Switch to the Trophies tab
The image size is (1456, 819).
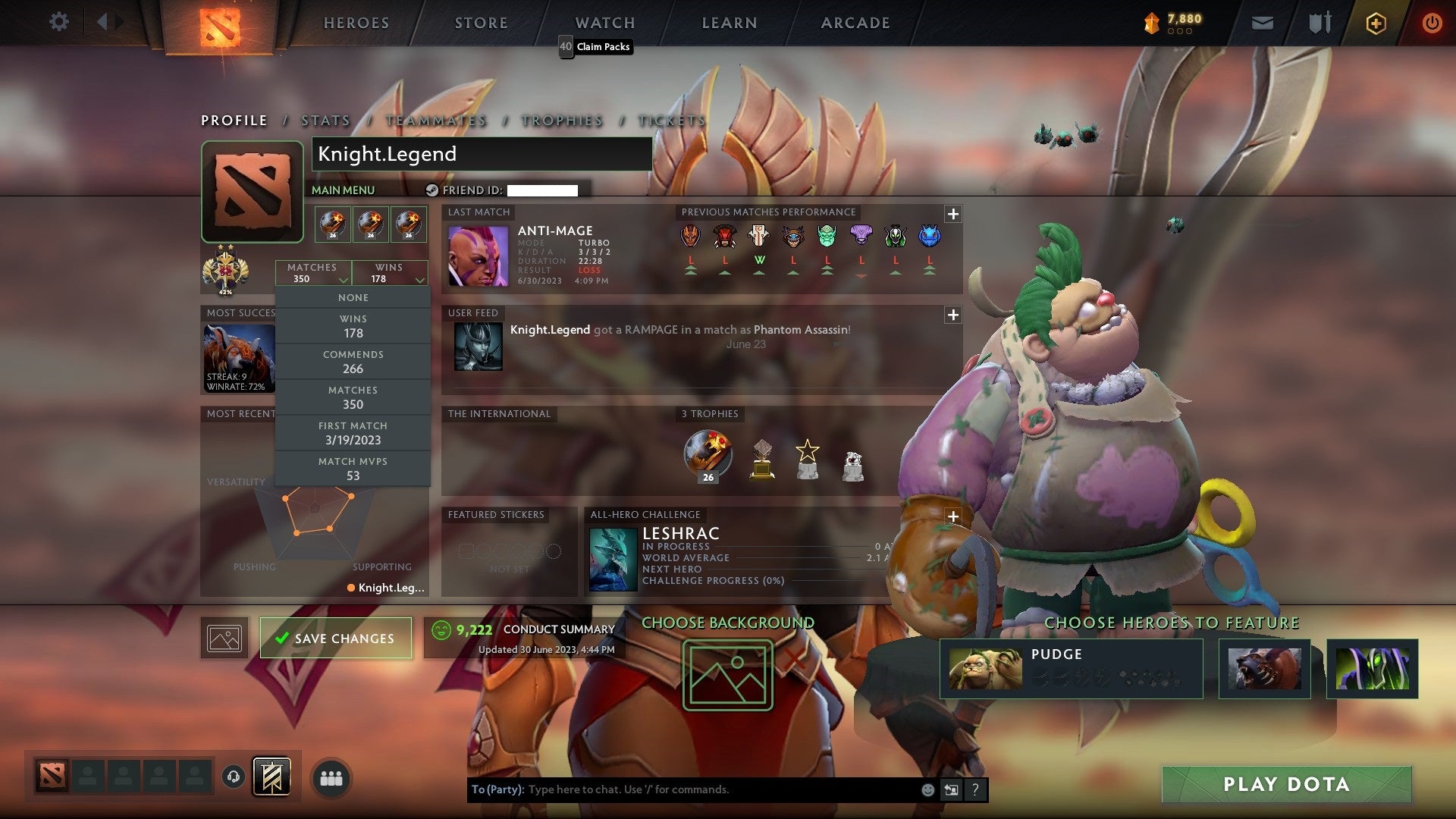tap(562, 121)
